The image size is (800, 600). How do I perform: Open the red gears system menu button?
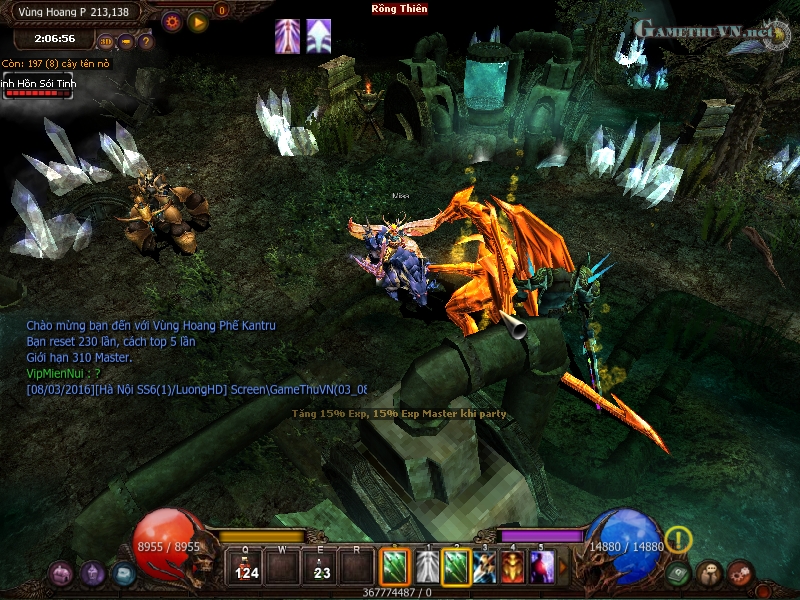coord(740,573)
